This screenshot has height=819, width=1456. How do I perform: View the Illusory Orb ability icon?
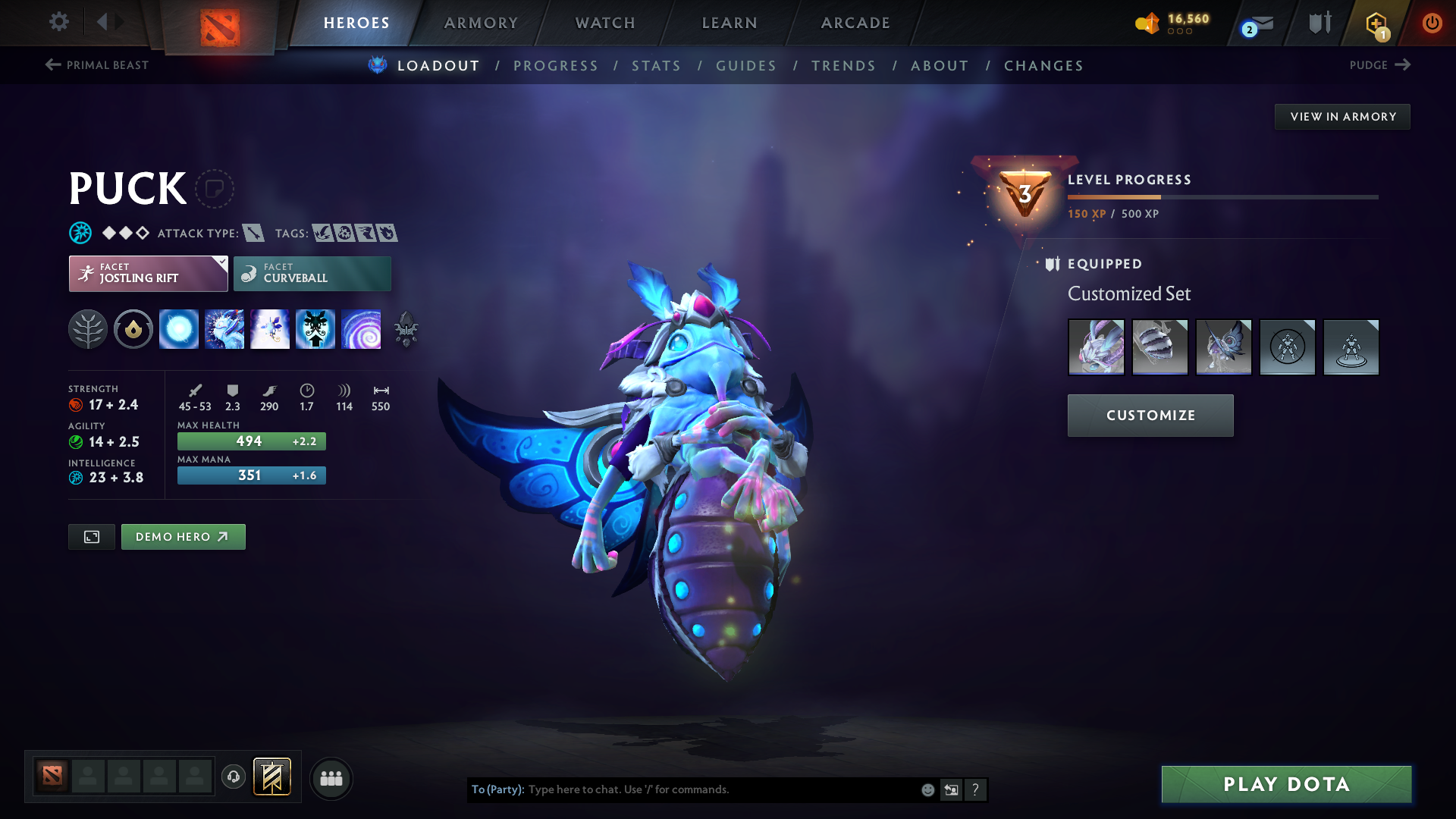179,329
